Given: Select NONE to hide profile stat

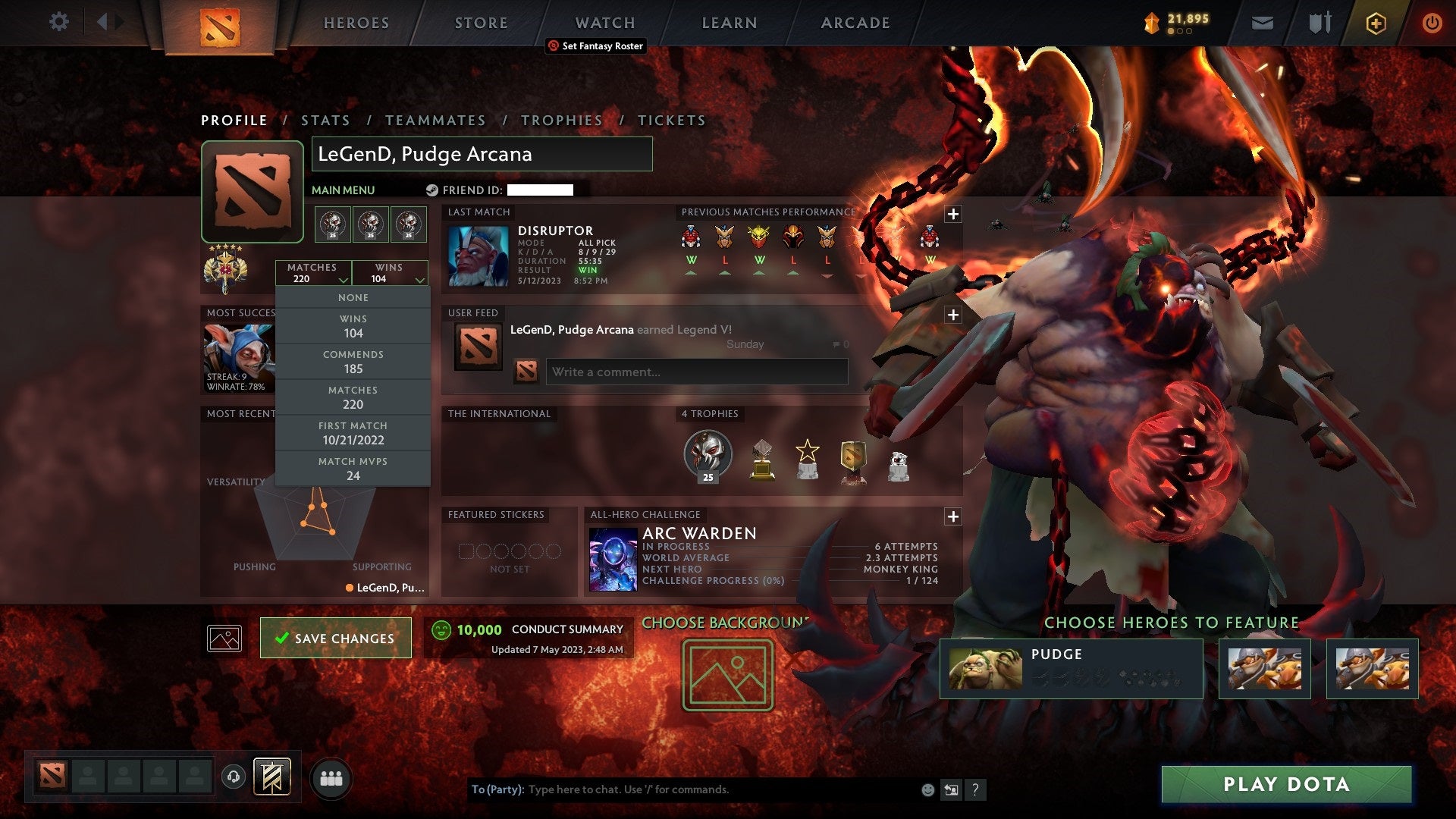Looking at the screenshot, I should click(353, 297).
